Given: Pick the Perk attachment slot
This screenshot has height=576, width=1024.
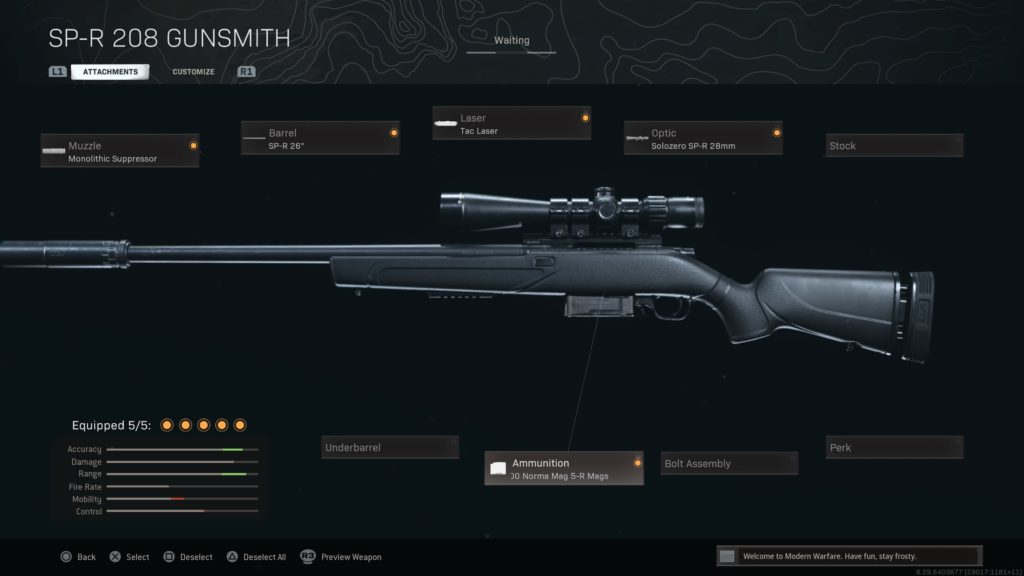Looking at the screenshot, I should click(x=894, y=447).
